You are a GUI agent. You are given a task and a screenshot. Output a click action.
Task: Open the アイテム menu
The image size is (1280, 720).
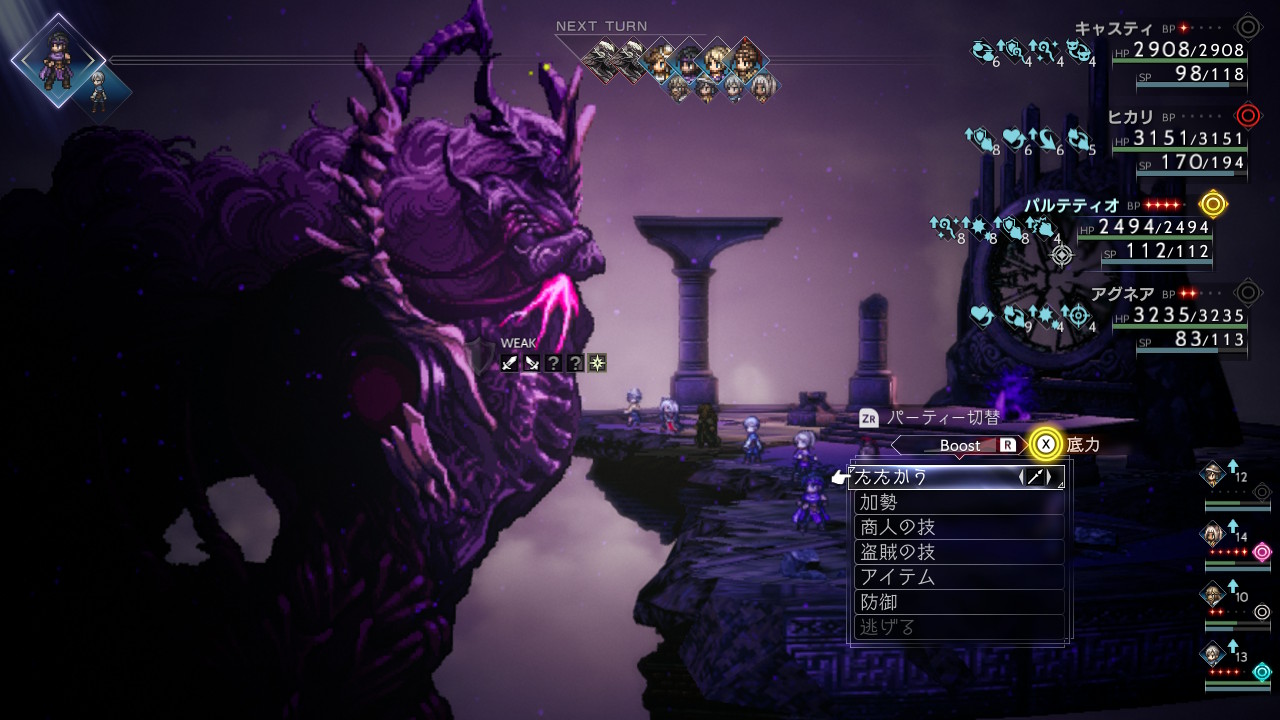click(x=958, y=577)
